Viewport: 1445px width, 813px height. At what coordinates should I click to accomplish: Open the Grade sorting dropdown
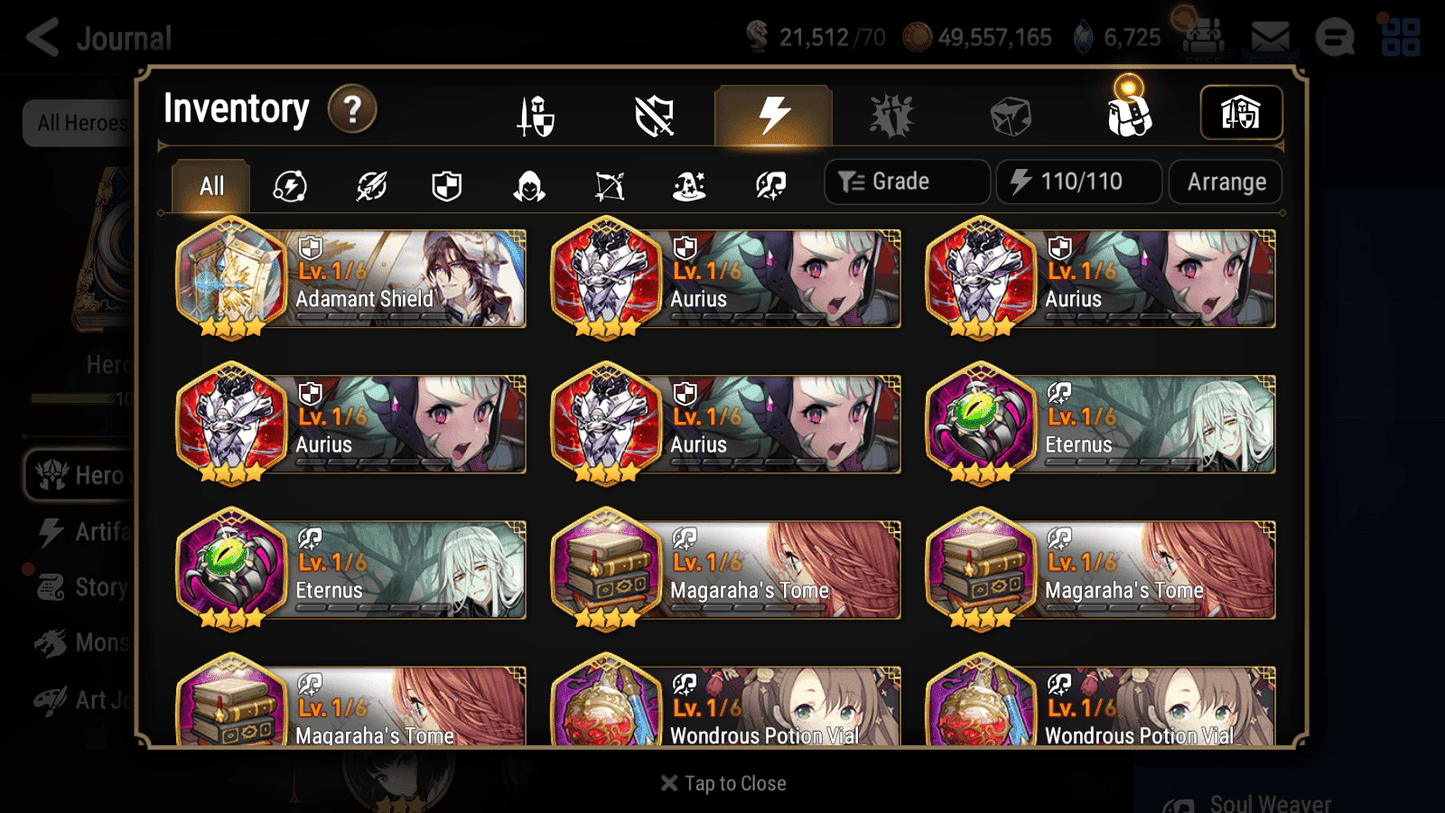(906, 181)
